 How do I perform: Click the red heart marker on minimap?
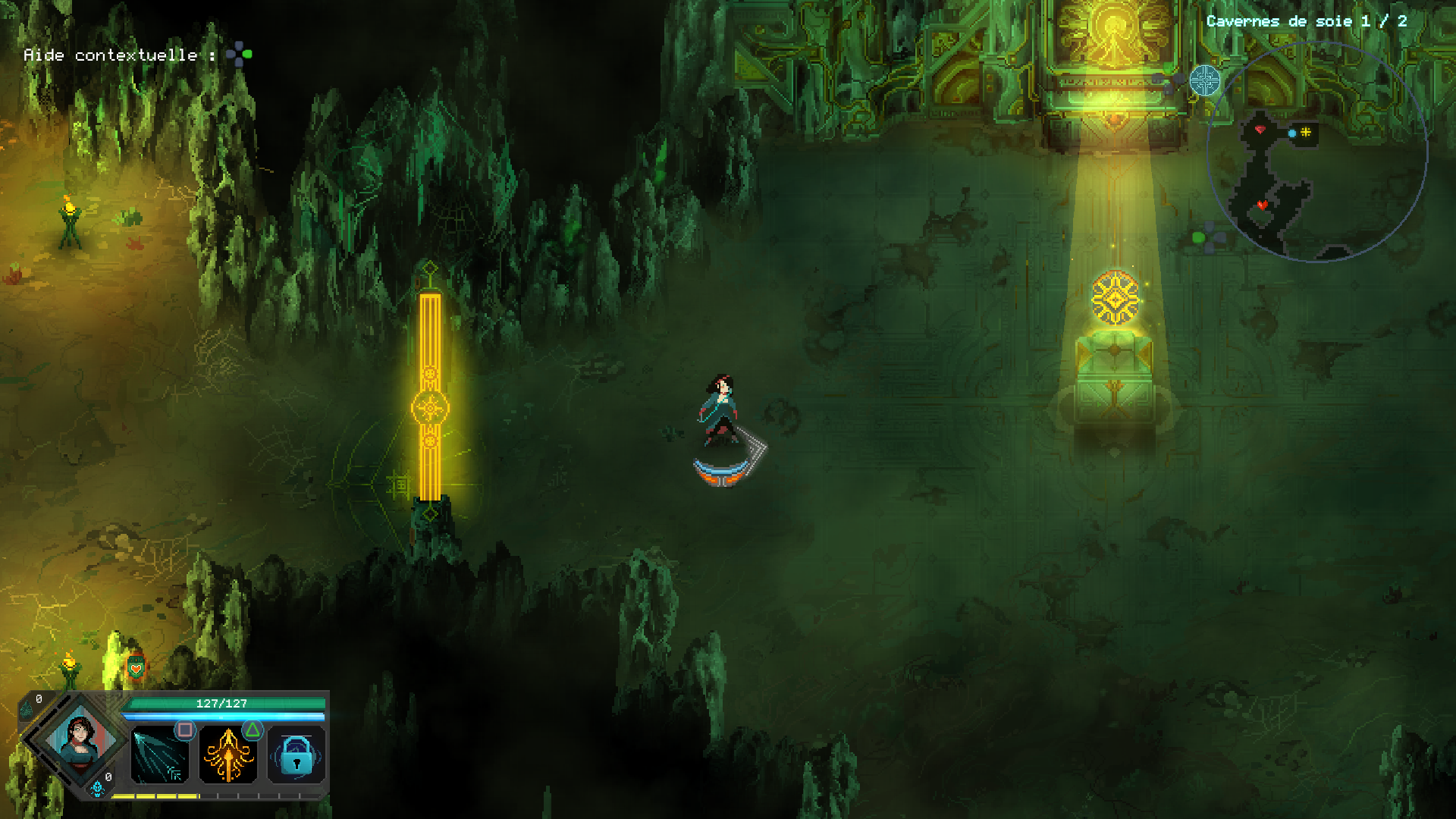tap(1262, 205)
